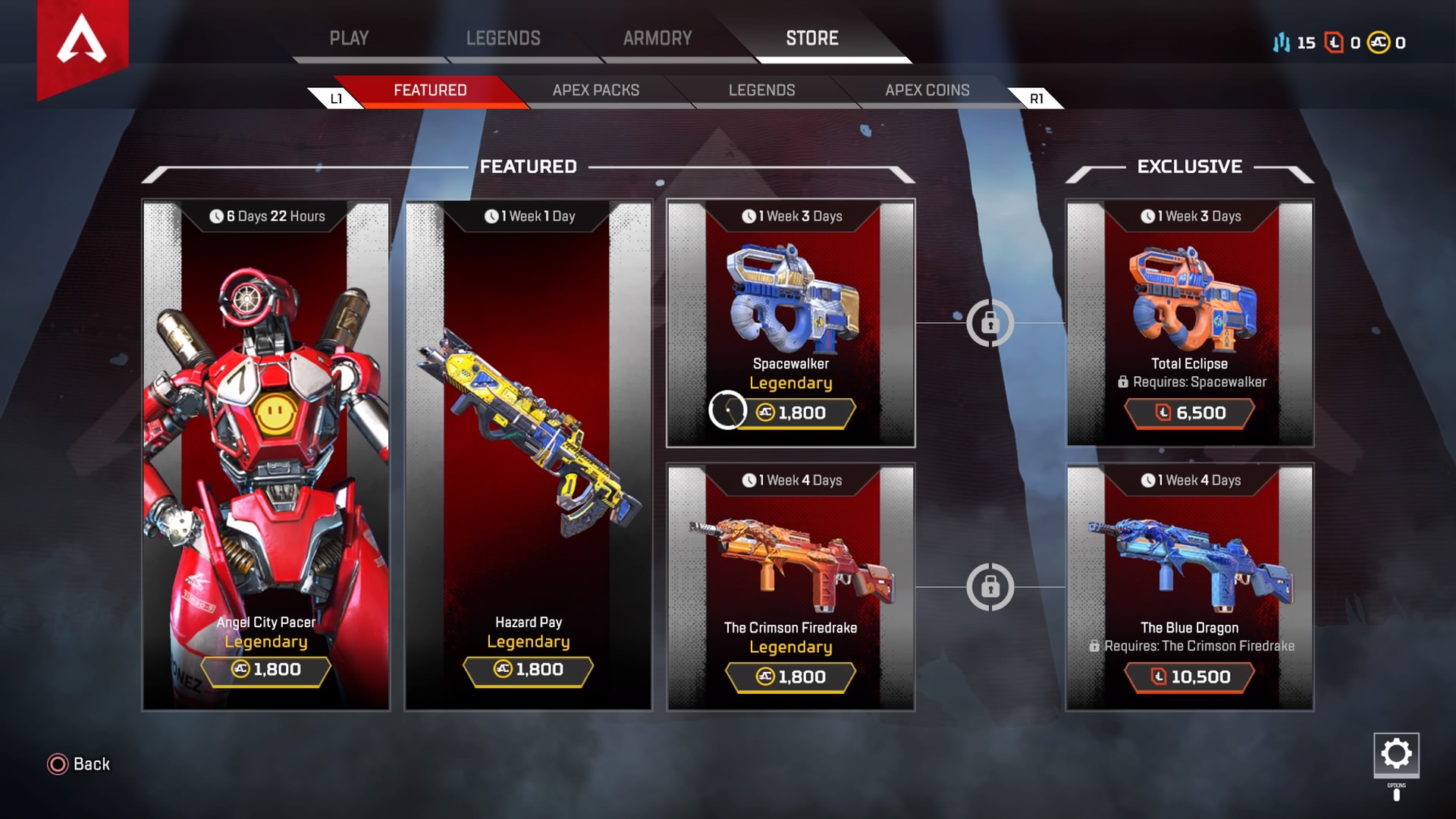Click the 10,500 price on Blue Dragon
This screenshot has width=1456, height=819.
1190,677
